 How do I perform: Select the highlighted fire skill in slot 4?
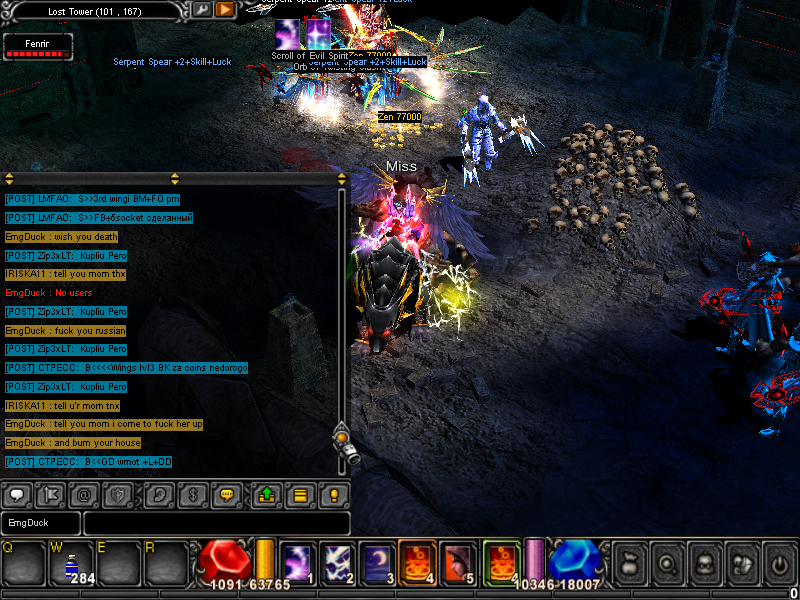click(x=416, y=563)
